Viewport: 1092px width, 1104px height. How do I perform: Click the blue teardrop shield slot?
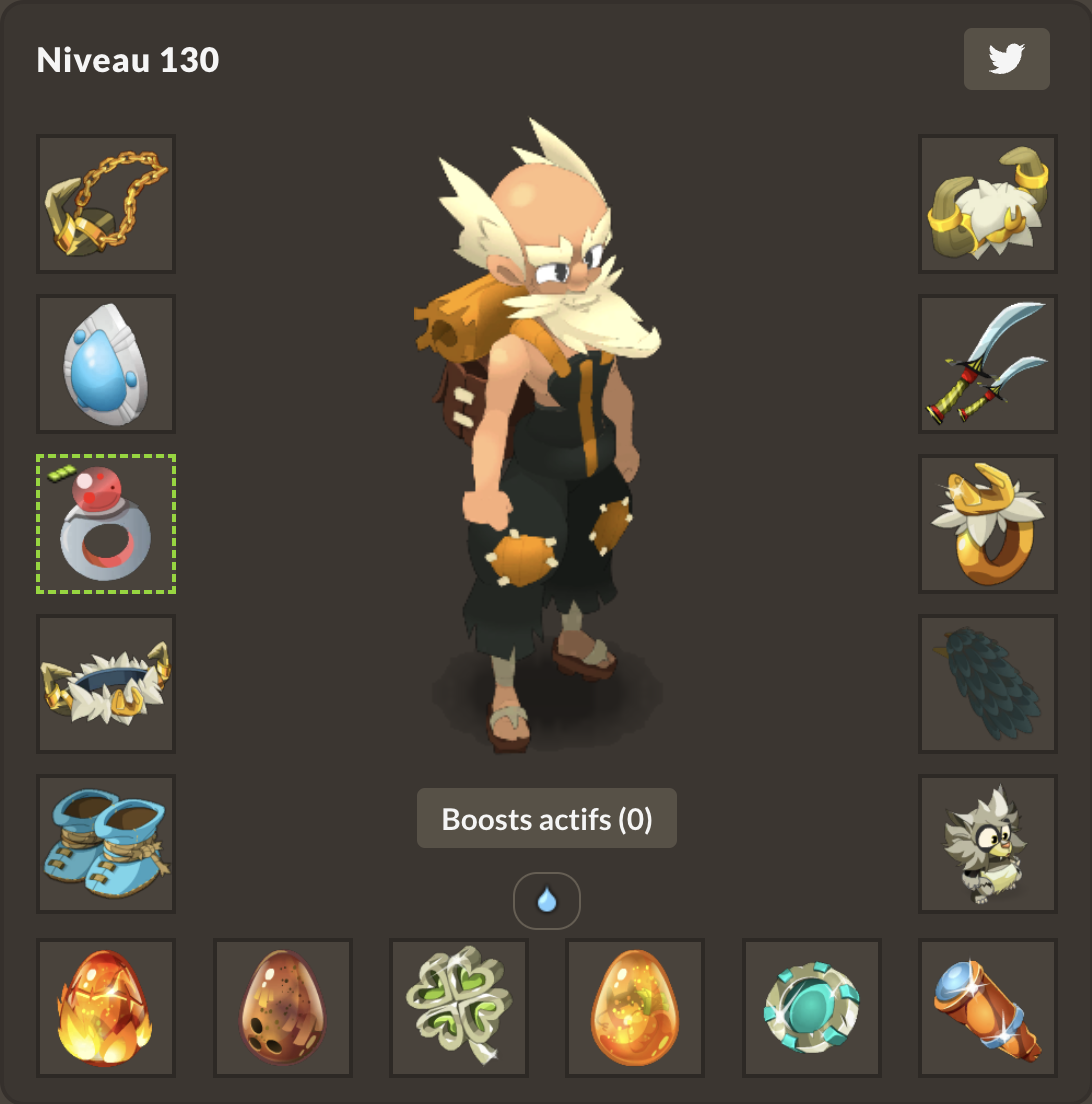(106, 364)
